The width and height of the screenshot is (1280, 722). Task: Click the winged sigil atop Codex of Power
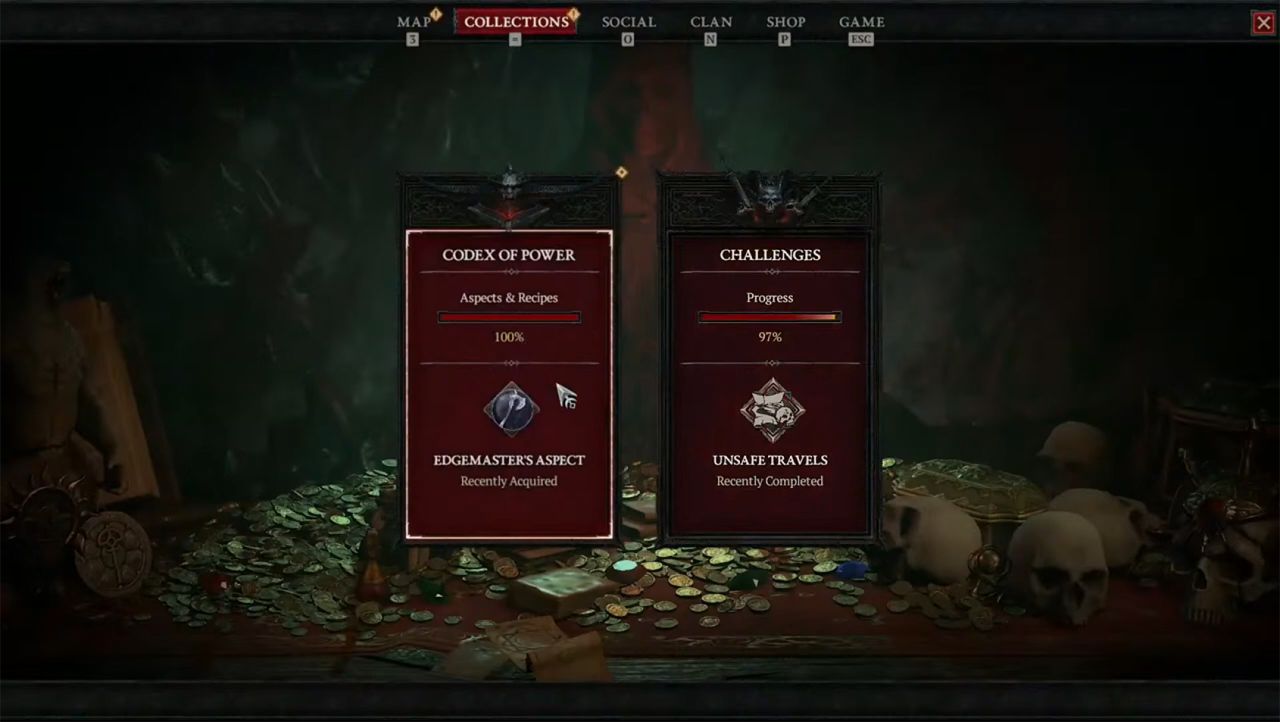point(509,190)
